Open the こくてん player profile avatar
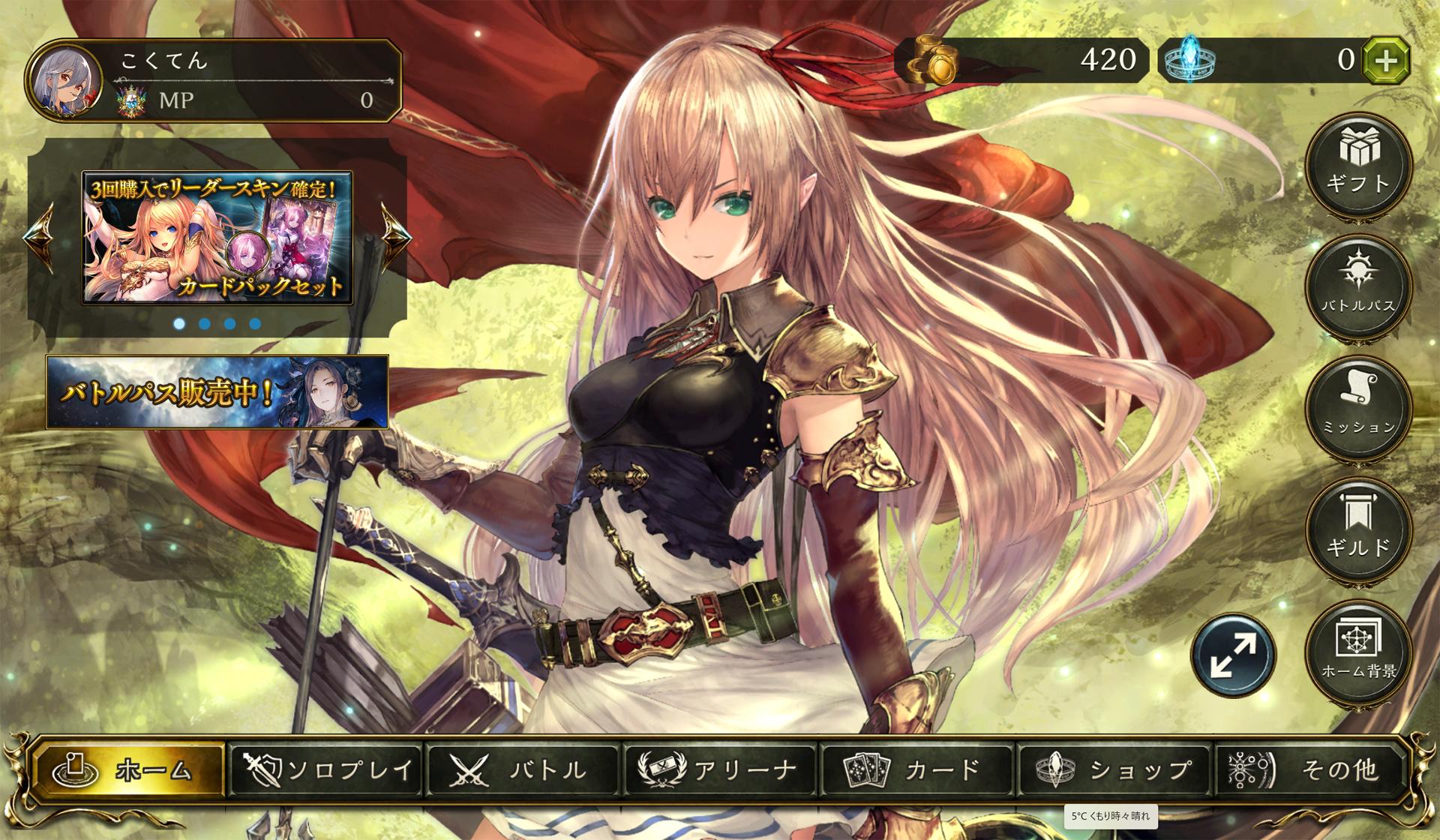1440x840 pixels. 64,81
